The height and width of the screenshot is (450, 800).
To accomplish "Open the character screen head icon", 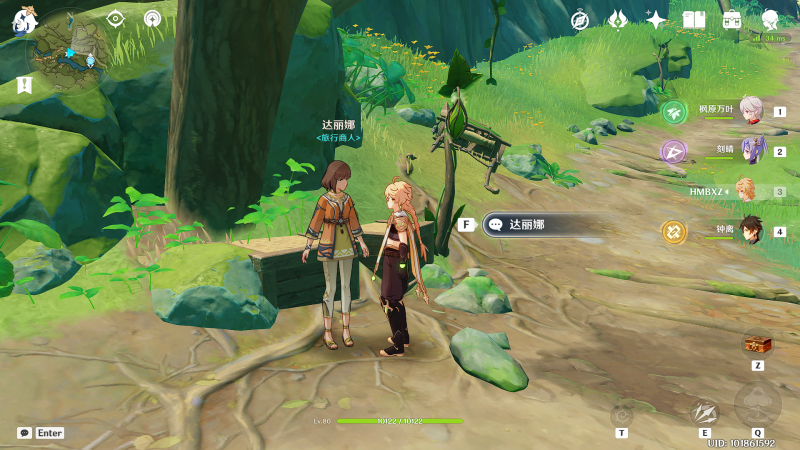I will pyautogui.click(x=770, y=20).
